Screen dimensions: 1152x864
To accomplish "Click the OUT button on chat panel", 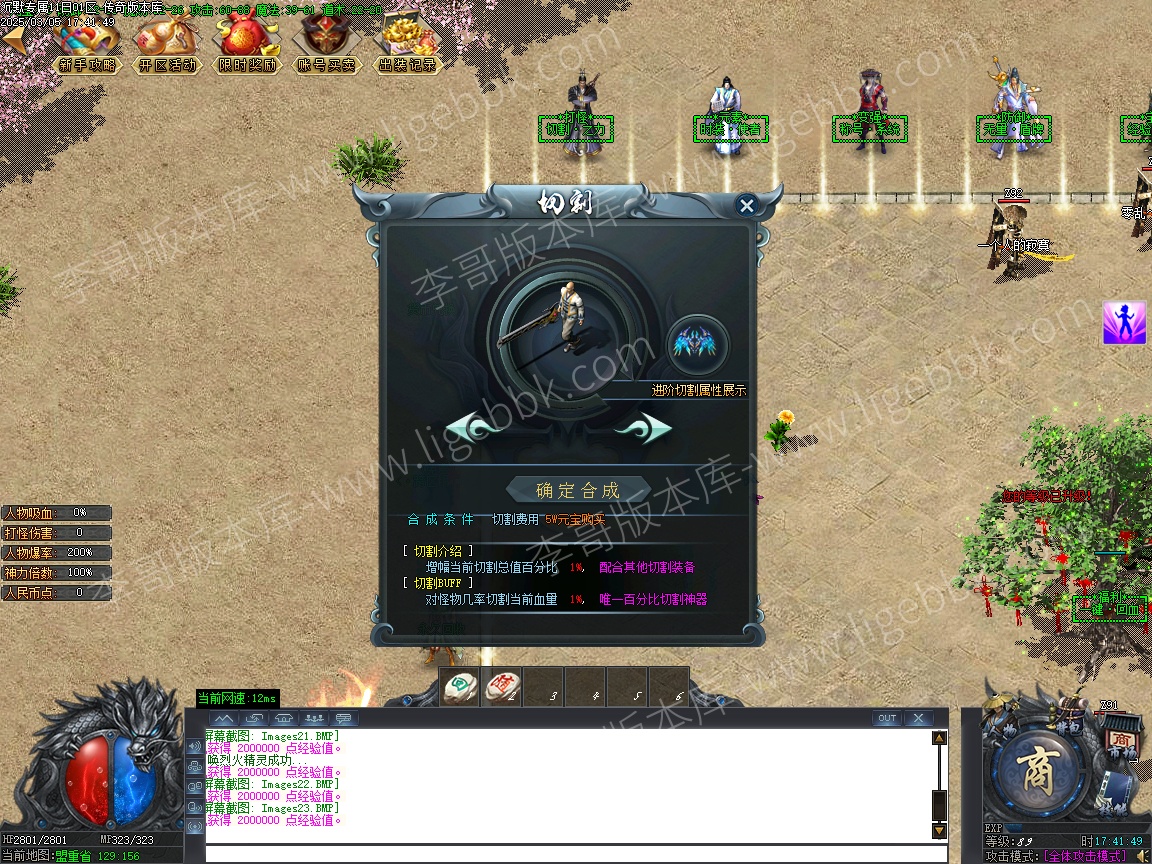I will [886, 718].
